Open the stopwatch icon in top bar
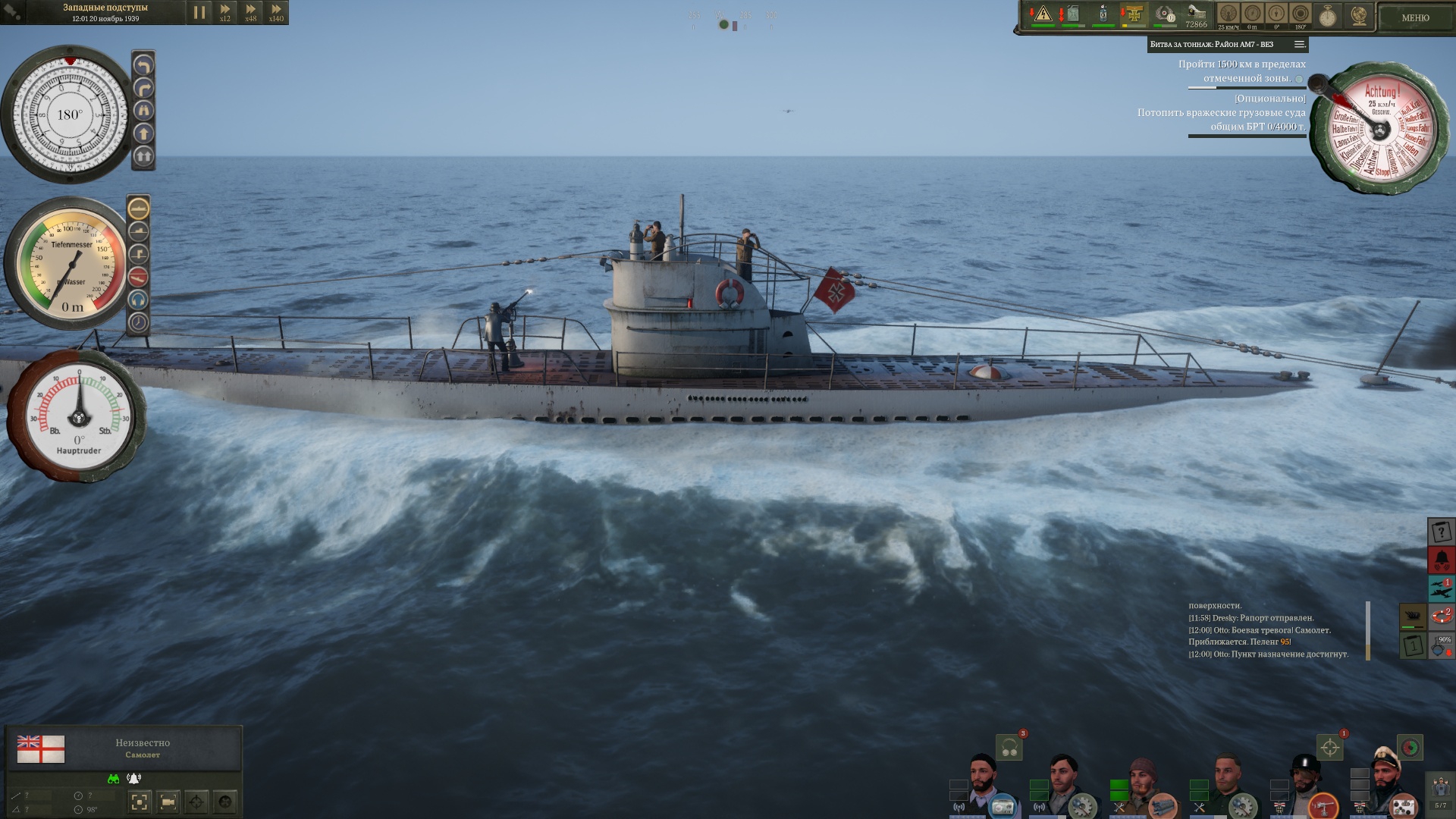 (x=1327, y=15)
